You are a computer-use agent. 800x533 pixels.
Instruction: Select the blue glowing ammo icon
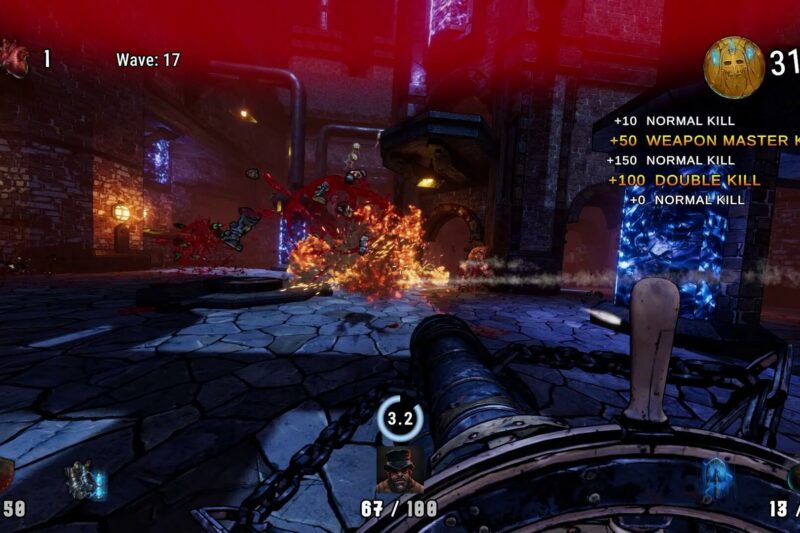pyautogui.click(x=718, y=478)
